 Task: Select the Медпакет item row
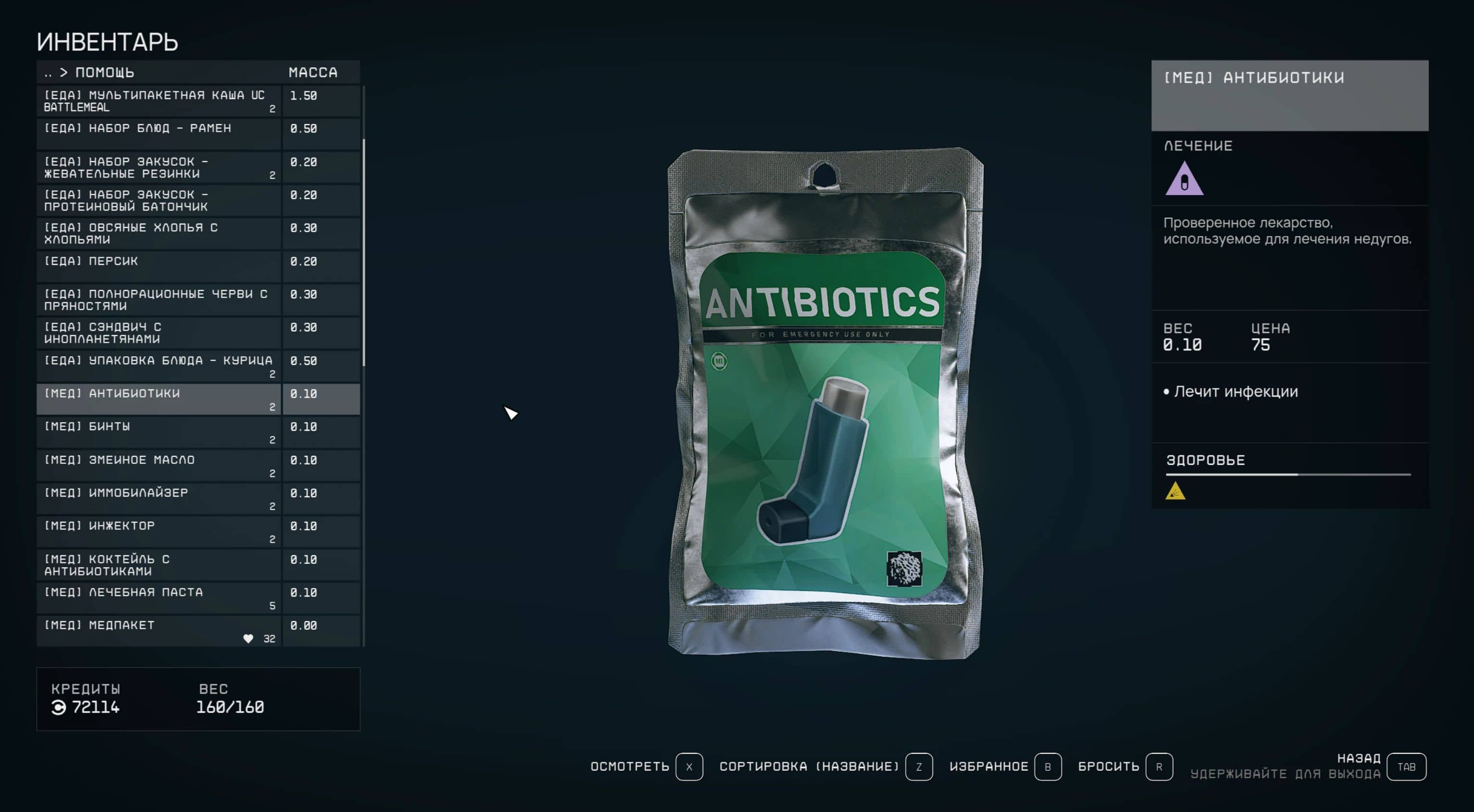tap(159, 631)
